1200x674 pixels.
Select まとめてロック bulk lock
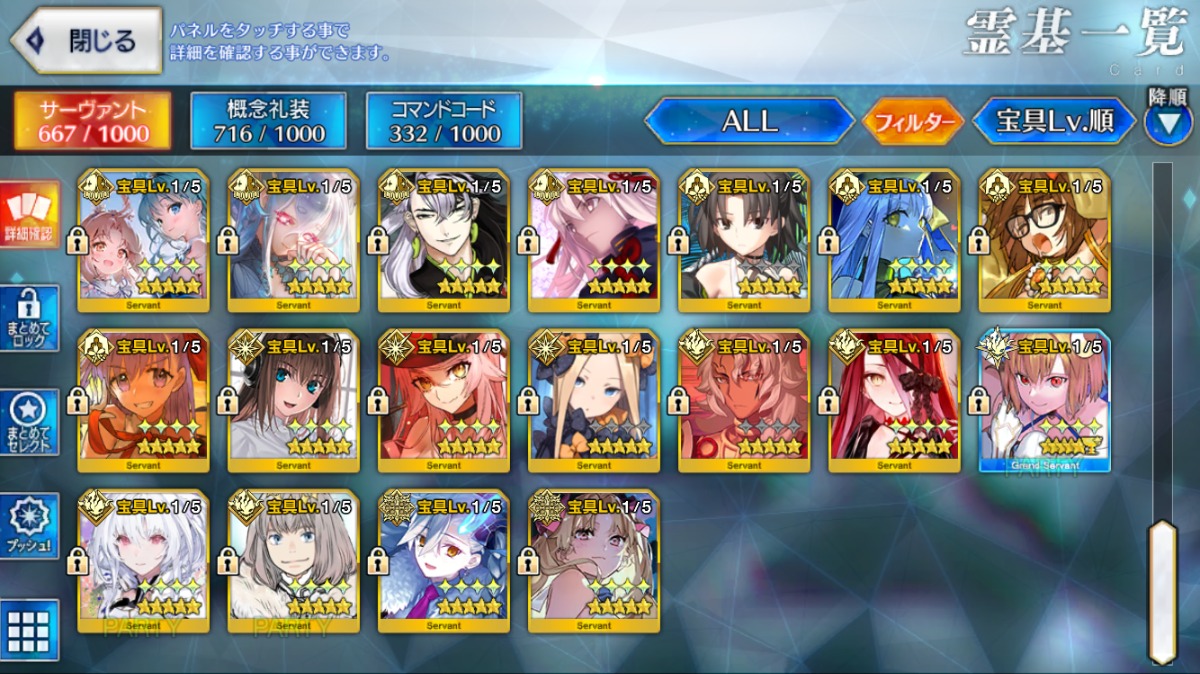pyautogui.click(x=29, y=318)
